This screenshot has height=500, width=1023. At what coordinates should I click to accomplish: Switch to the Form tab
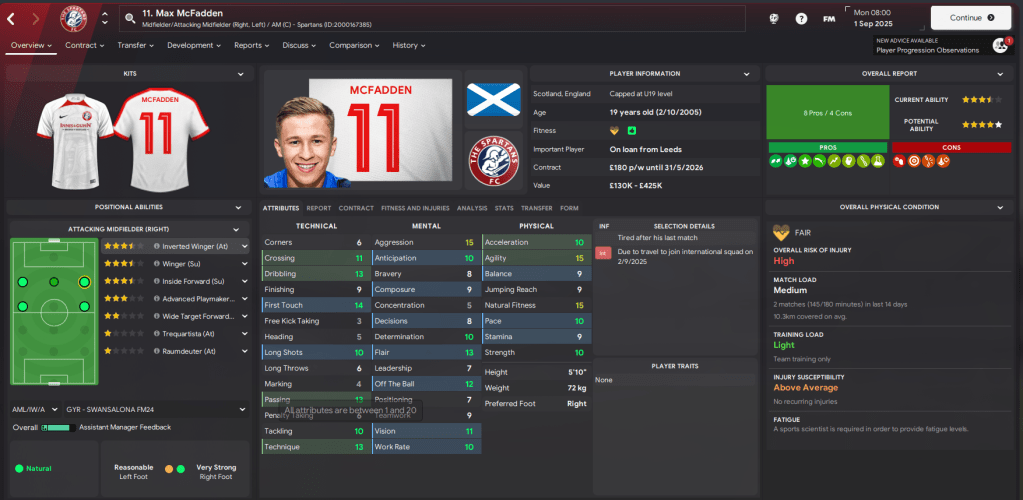(x=569, y=208)
